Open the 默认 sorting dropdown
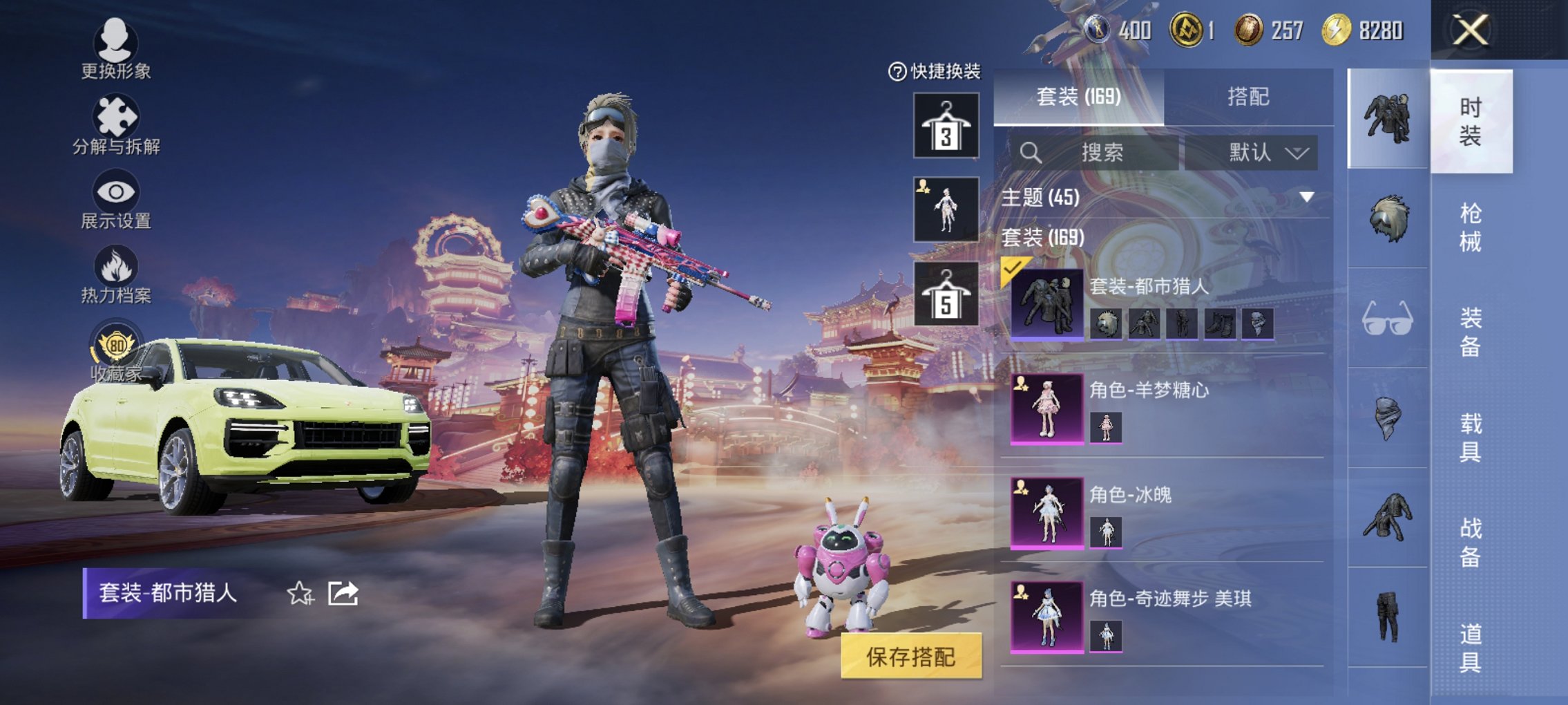The image size is (1568, 705). point(1264,153)
